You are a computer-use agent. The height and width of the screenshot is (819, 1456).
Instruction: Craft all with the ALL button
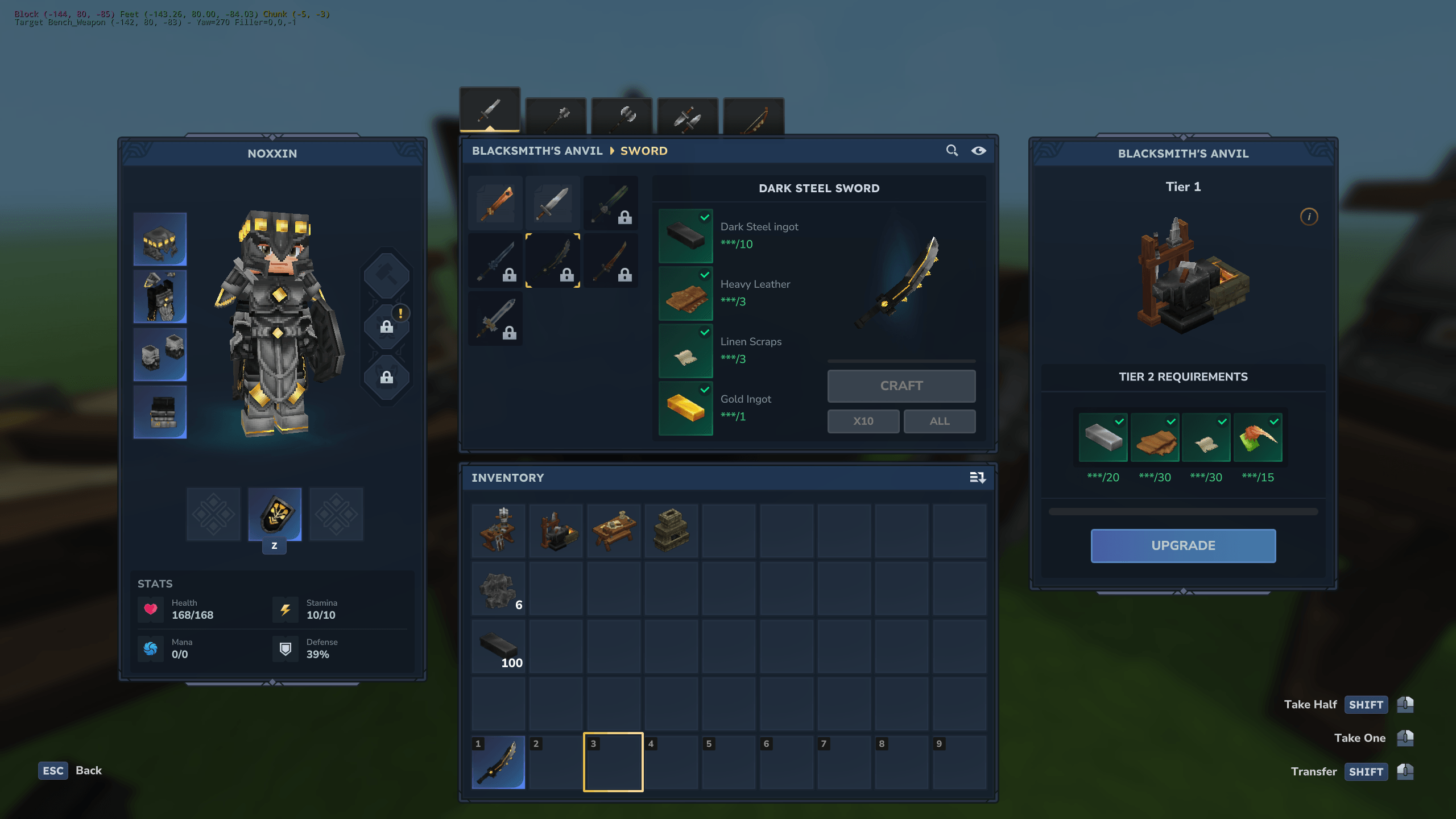939,421
